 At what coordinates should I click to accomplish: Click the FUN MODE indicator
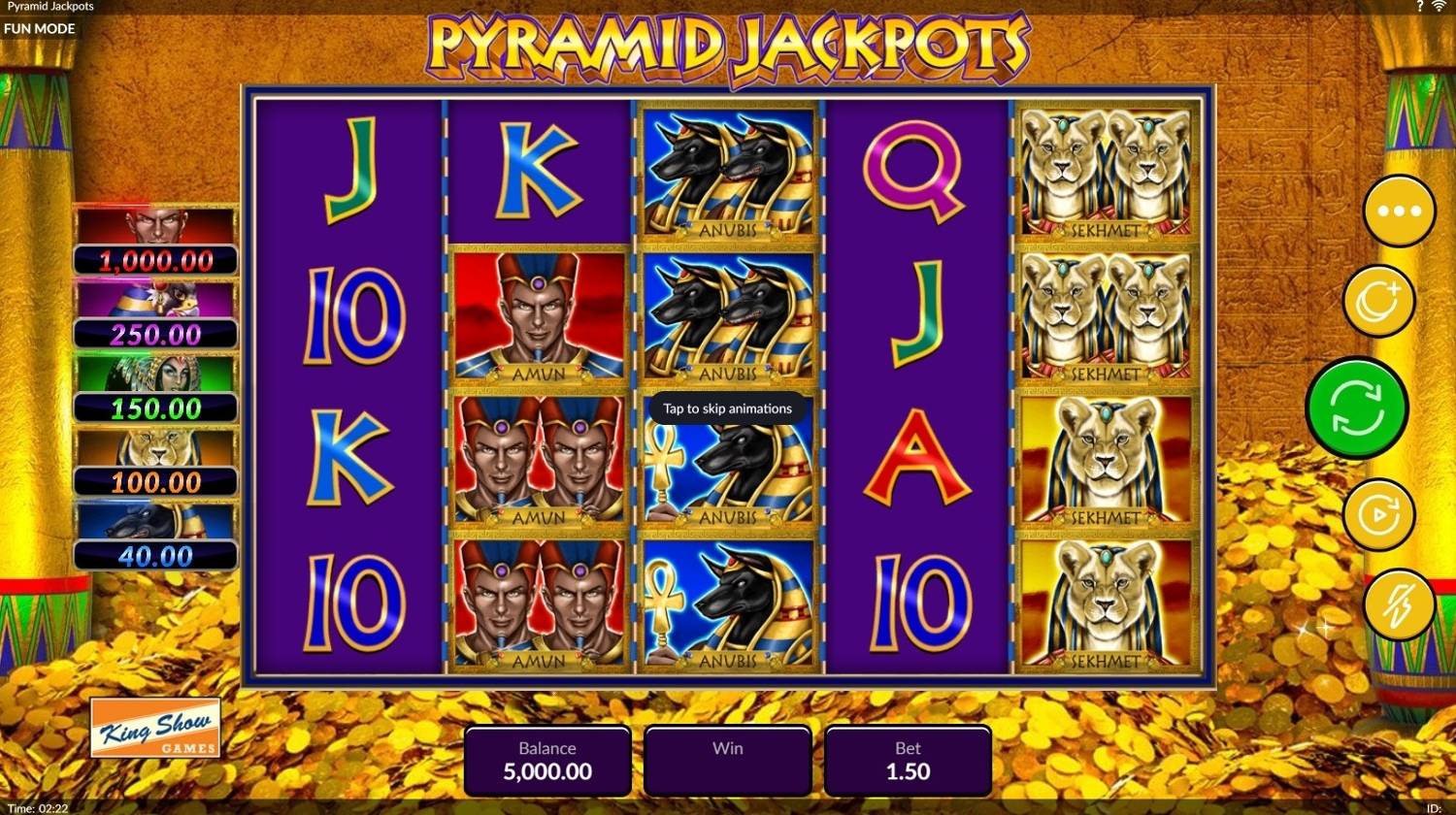(x=40, y=28)
